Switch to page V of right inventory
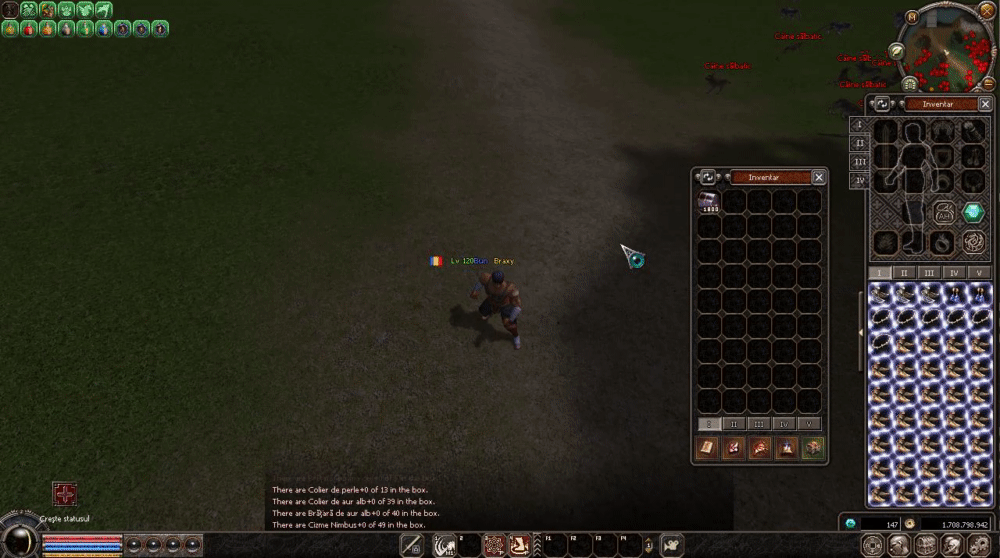Screen dimensions: 1000x558 point(979,272)
